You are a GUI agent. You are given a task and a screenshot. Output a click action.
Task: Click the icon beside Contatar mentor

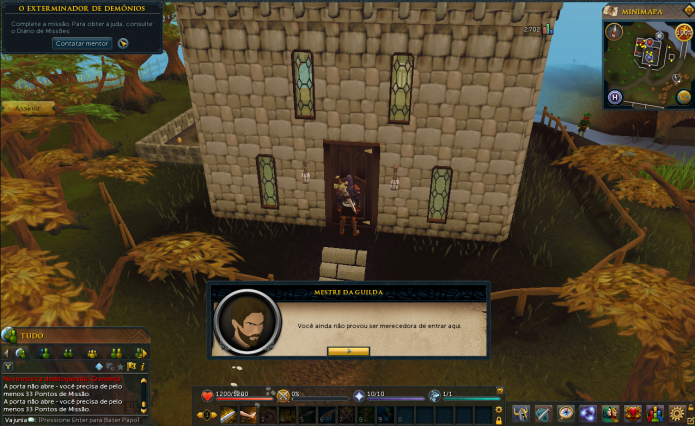(123, 44)
